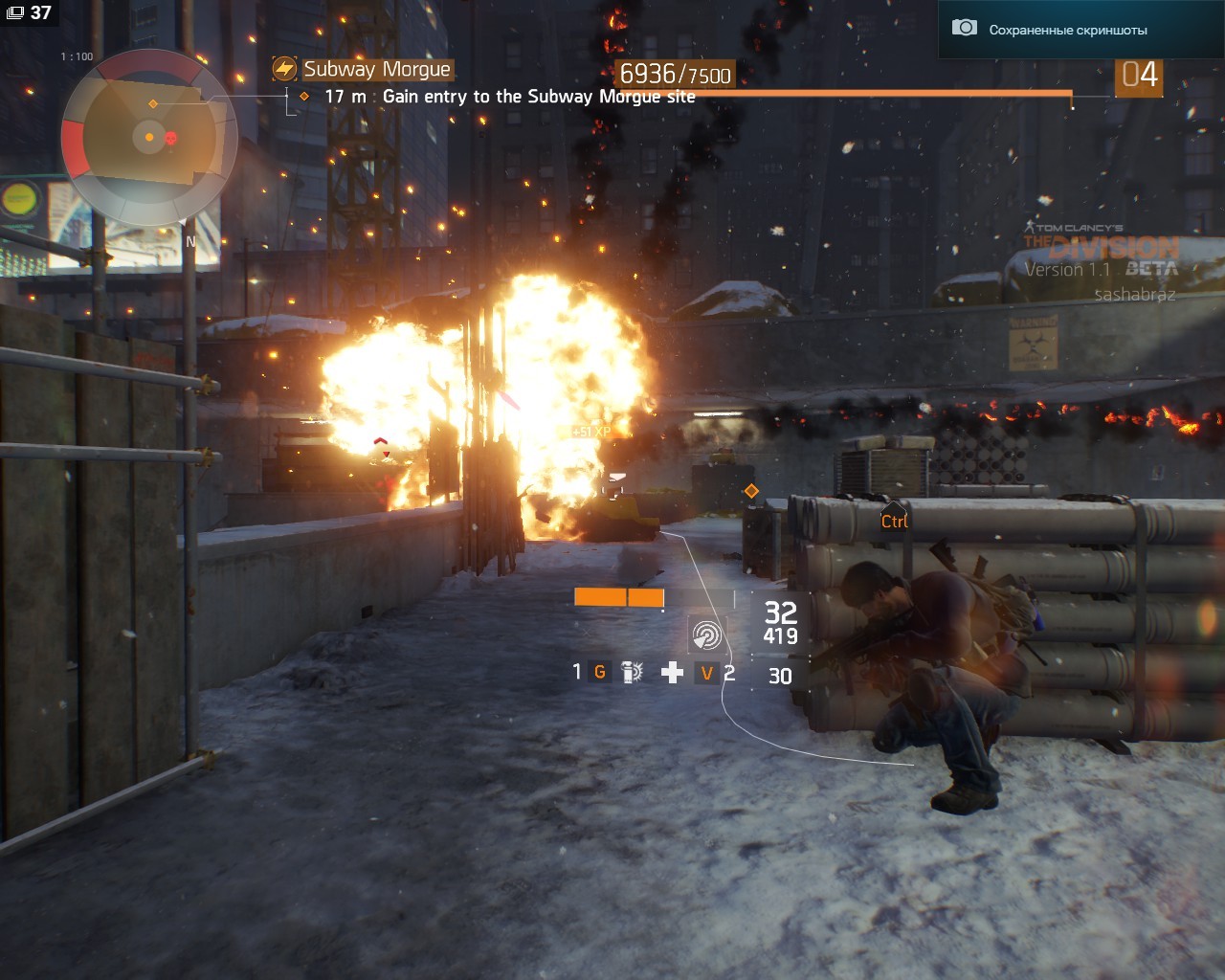Select the Subway Morgue mission tracker
This screenshot has height=980, width=1225.
376,69
